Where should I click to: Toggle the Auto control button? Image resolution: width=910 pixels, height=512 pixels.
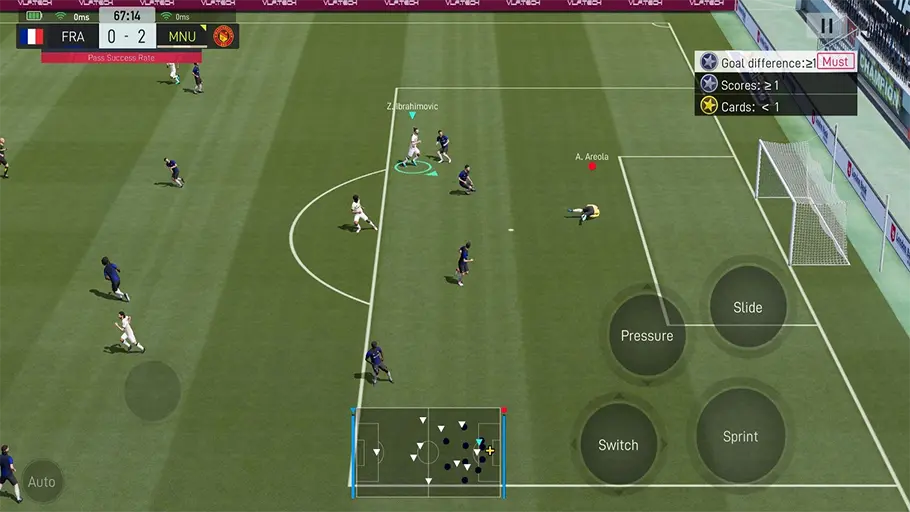click(x=42, y=482)
